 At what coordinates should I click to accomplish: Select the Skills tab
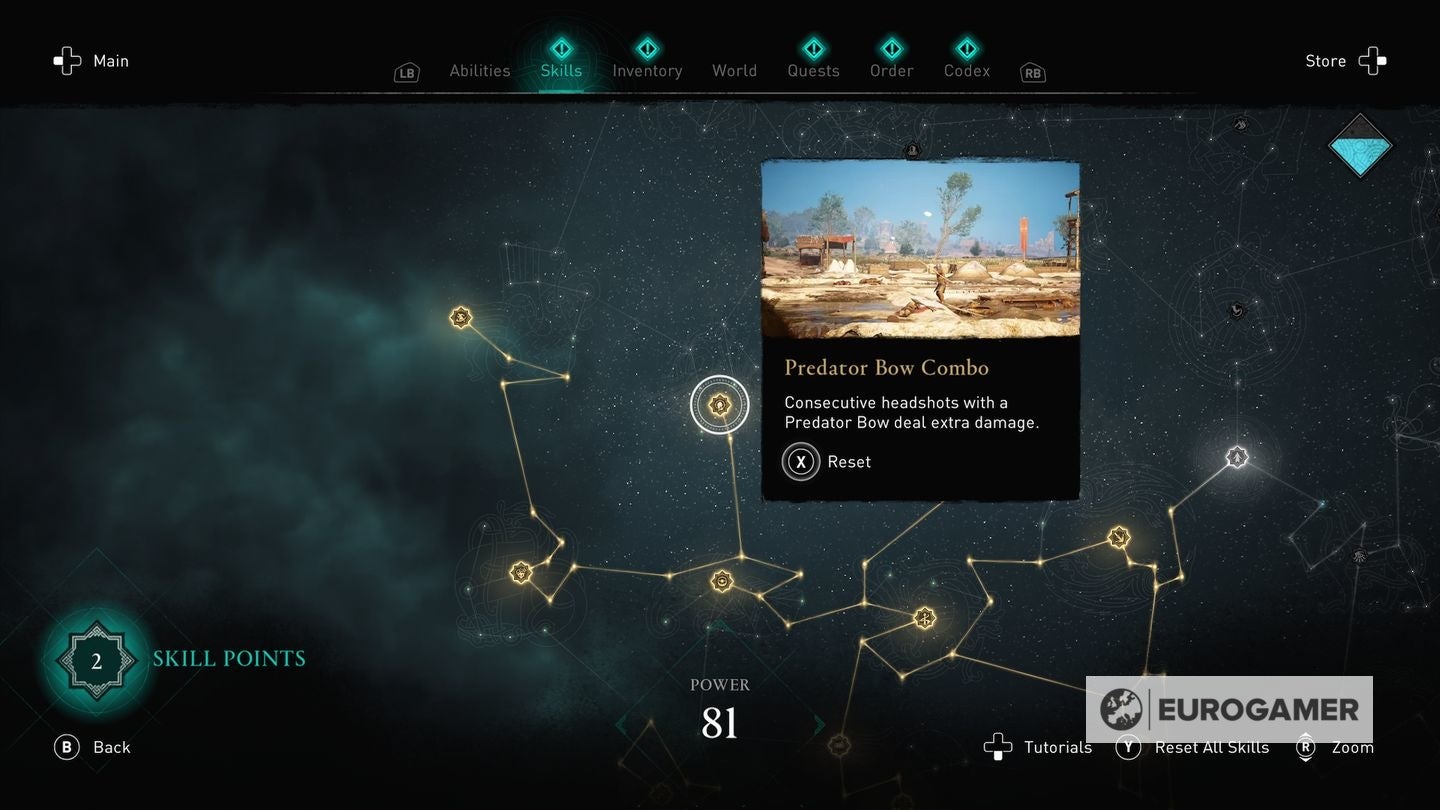pos(561,70)
